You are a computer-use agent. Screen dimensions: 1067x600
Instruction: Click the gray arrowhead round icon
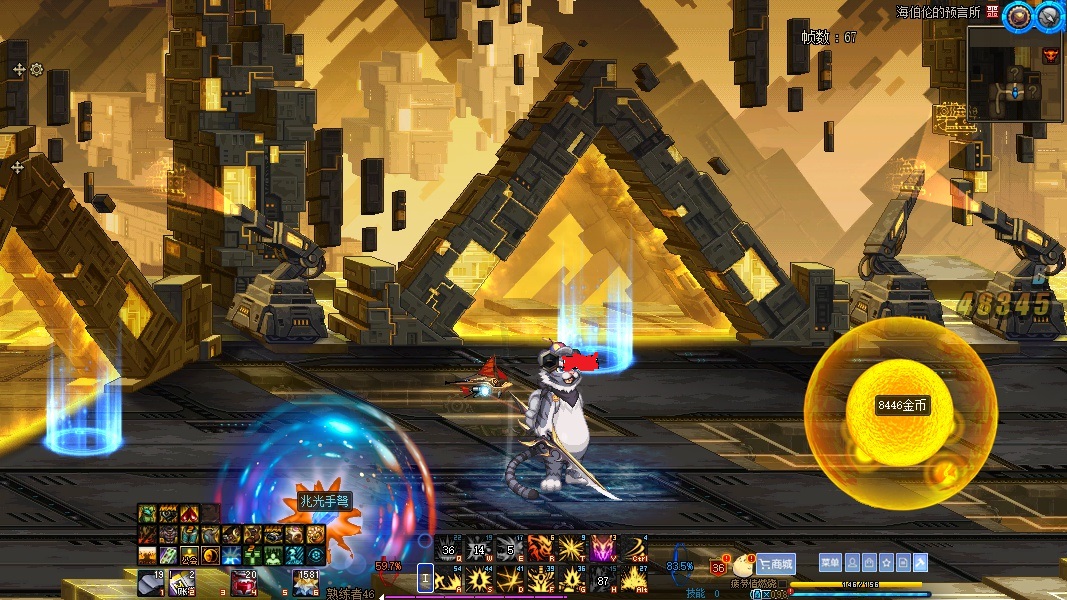[x=1048, y=14]
